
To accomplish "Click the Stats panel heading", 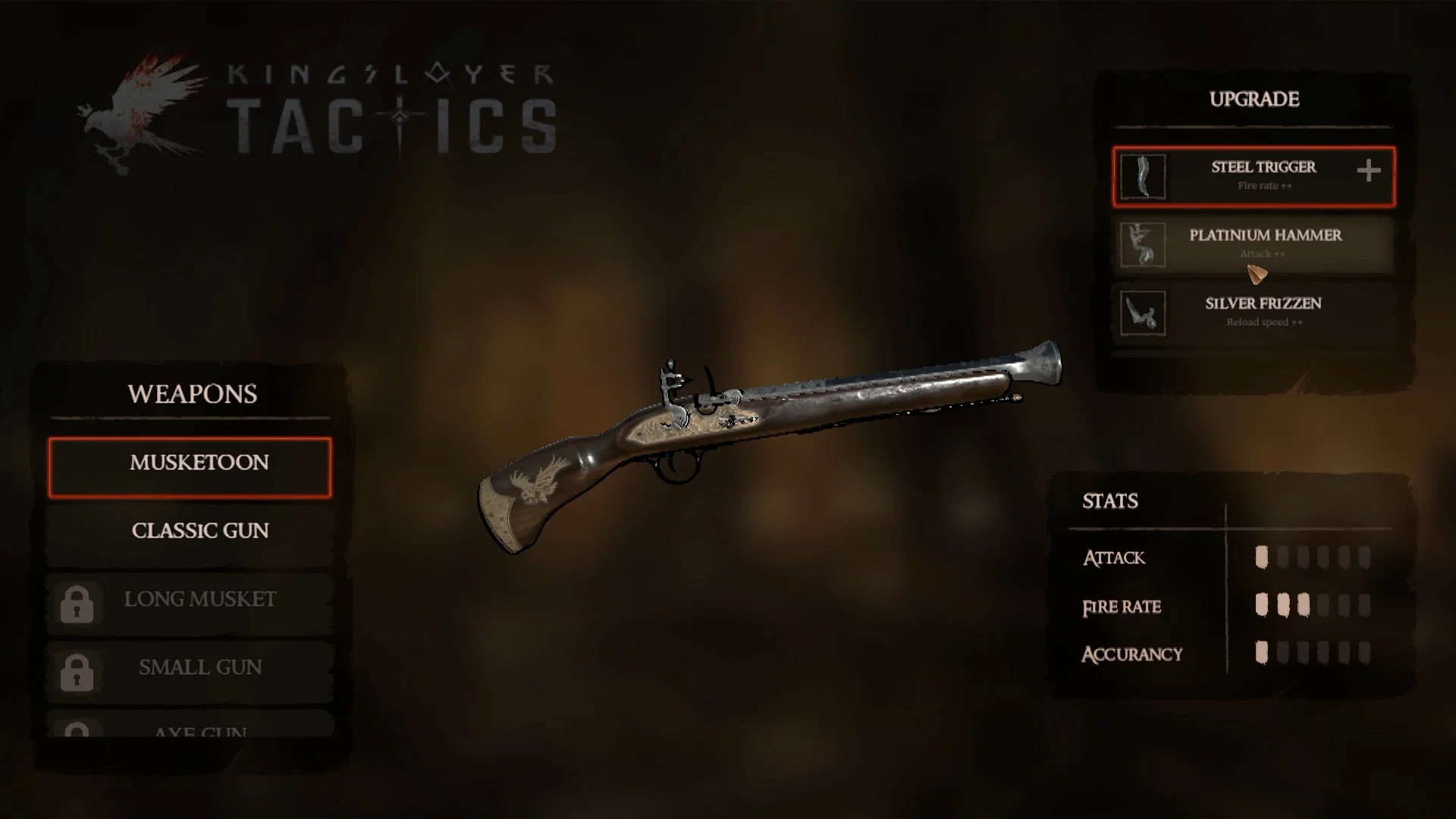I will pyautogui.click(x=1109, y=501).
